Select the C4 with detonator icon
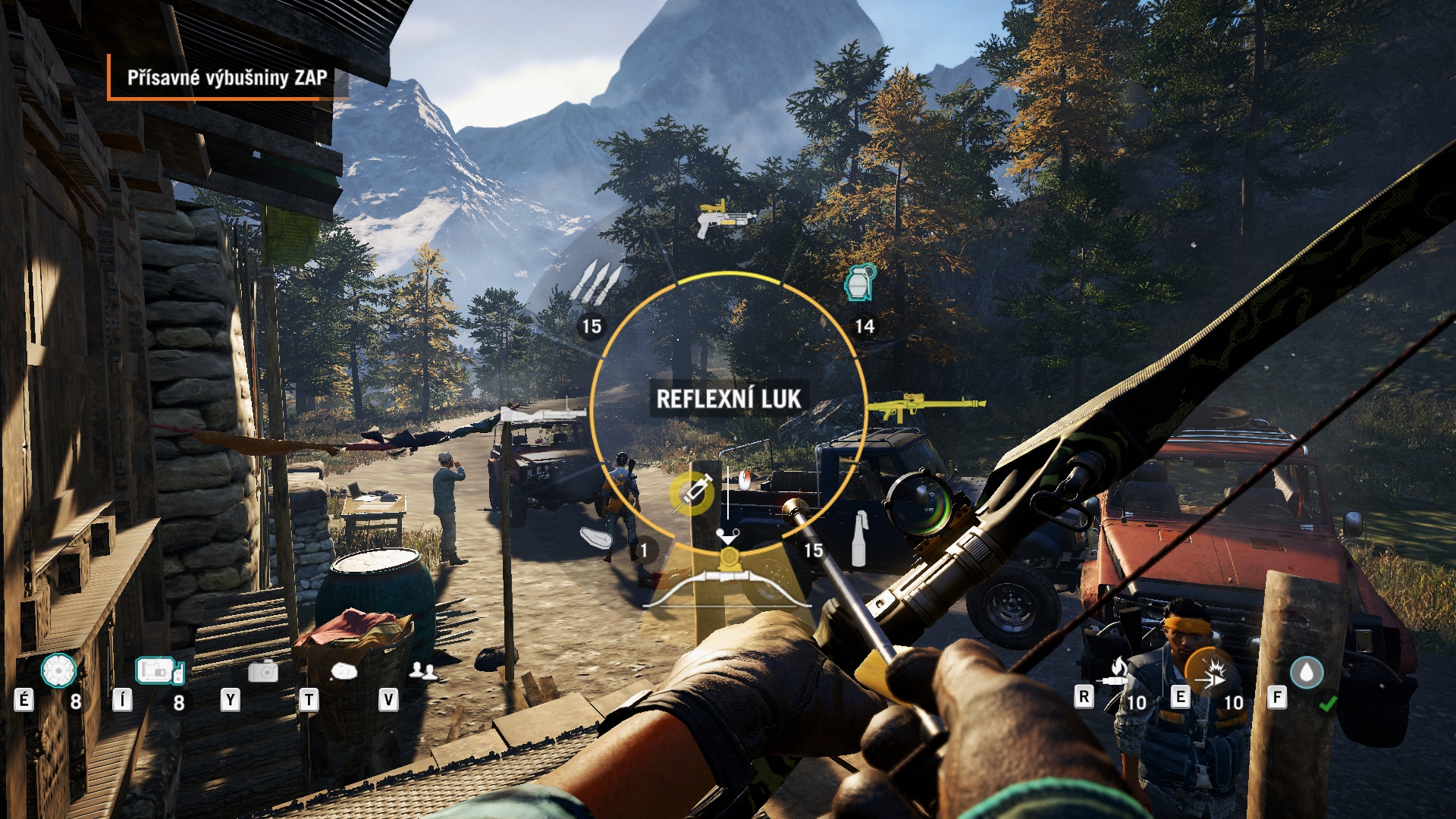The image size is (1456, 819). 159,671
